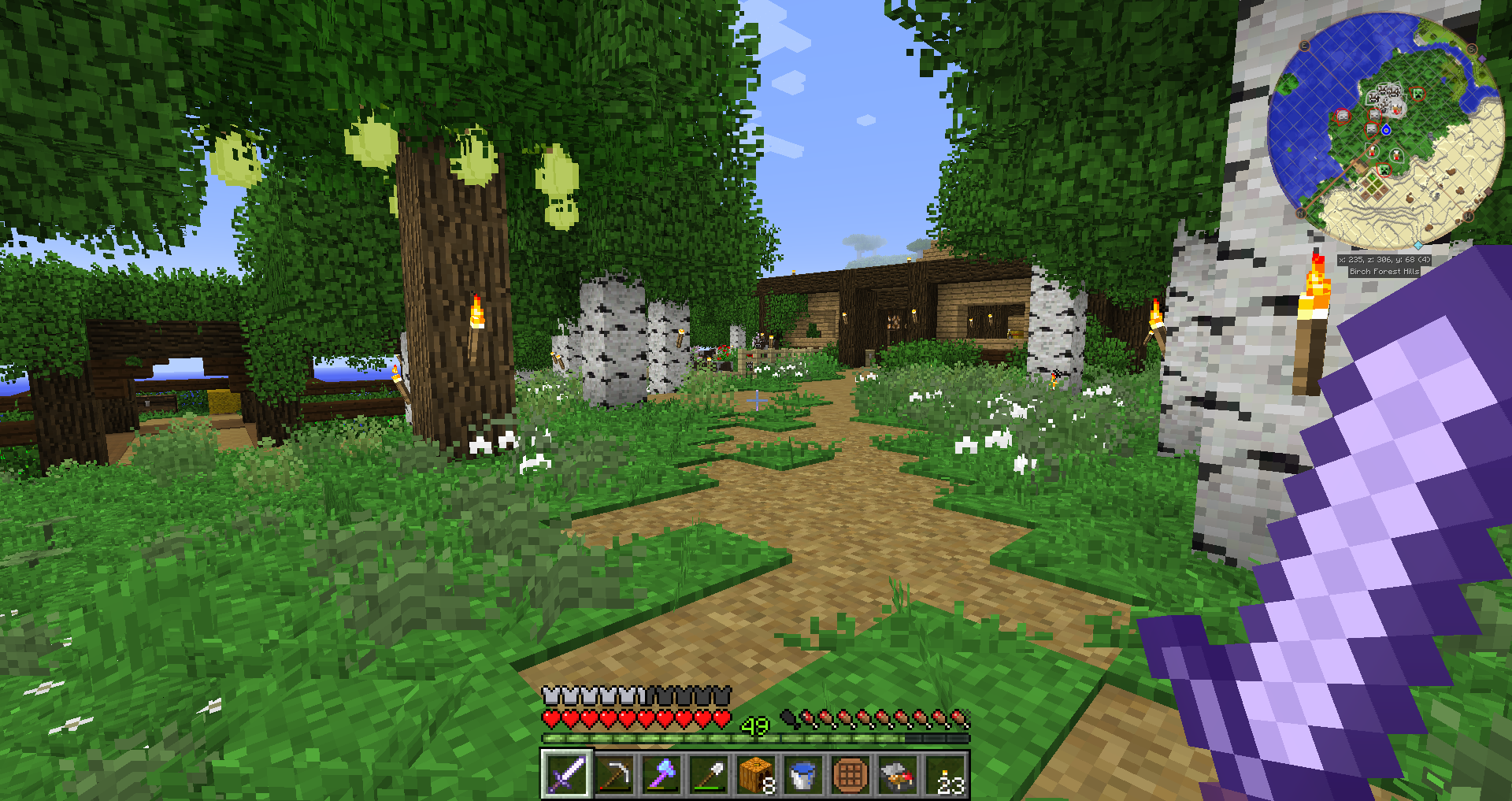Click the minimap's W compass marker
Viewport: 1512px width, 801px height.
point(1468,215)
